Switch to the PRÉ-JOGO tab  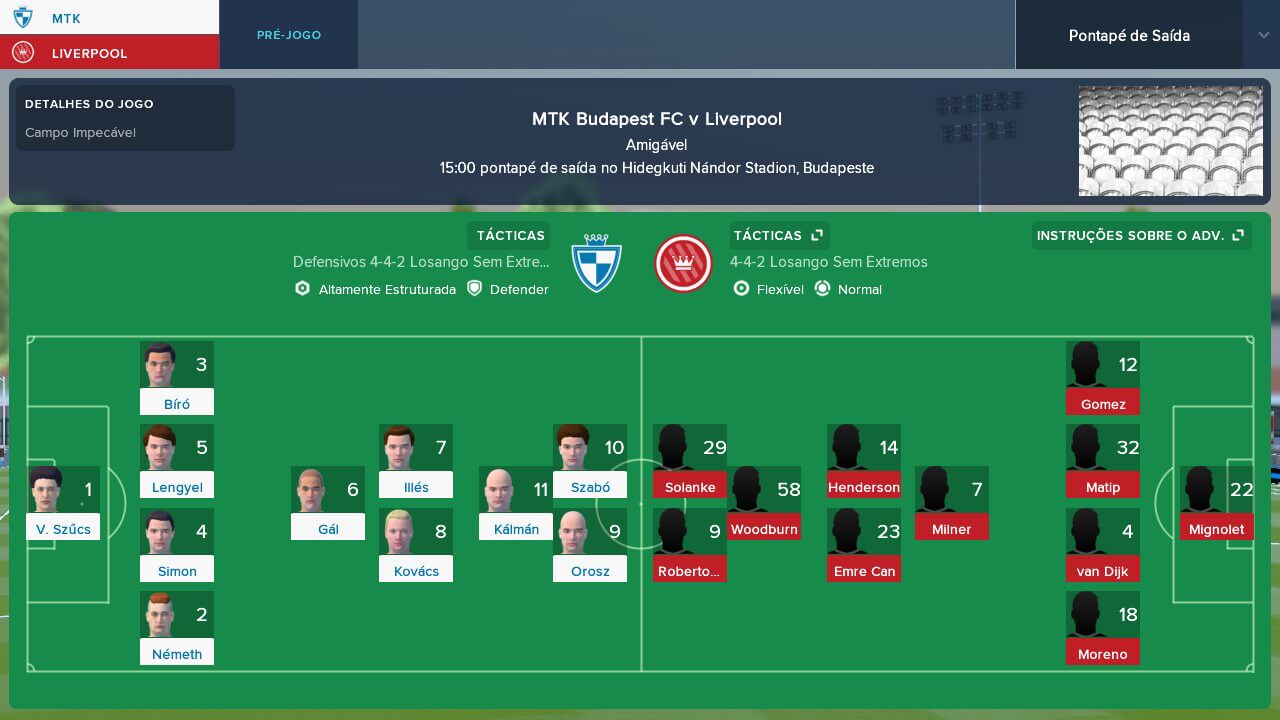click(x=288, y=34)
